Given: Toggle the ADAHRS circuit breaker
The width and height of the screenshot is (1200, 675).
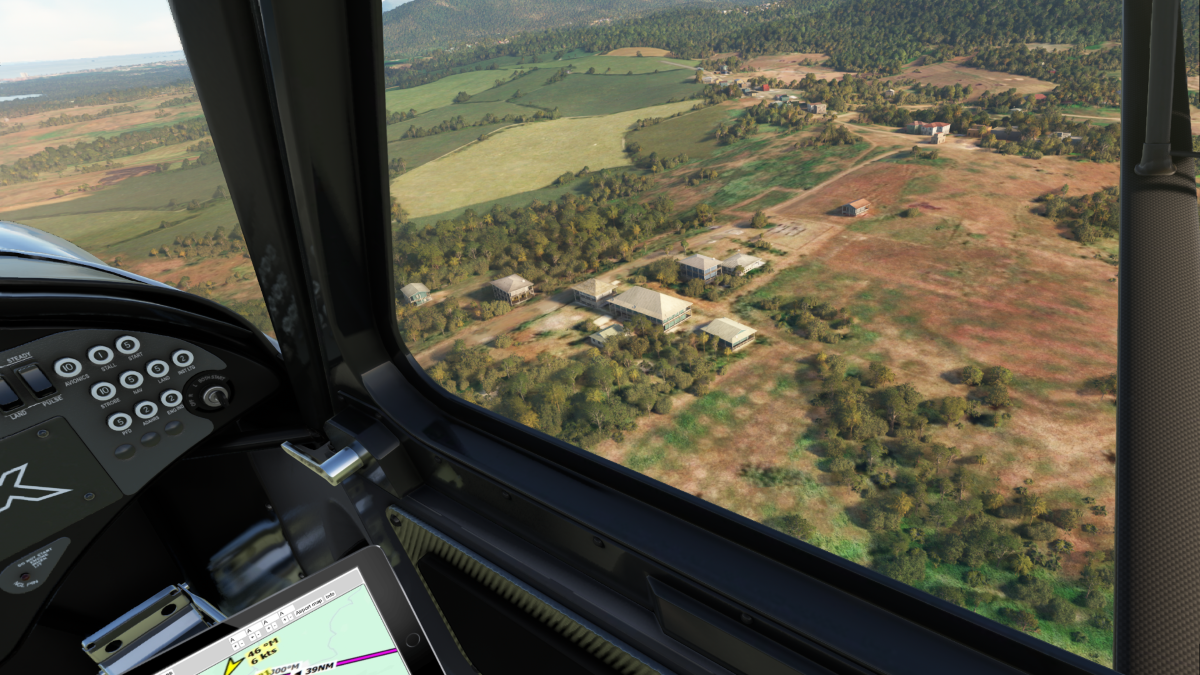Looking at the screenshot, I should [146, 410].
